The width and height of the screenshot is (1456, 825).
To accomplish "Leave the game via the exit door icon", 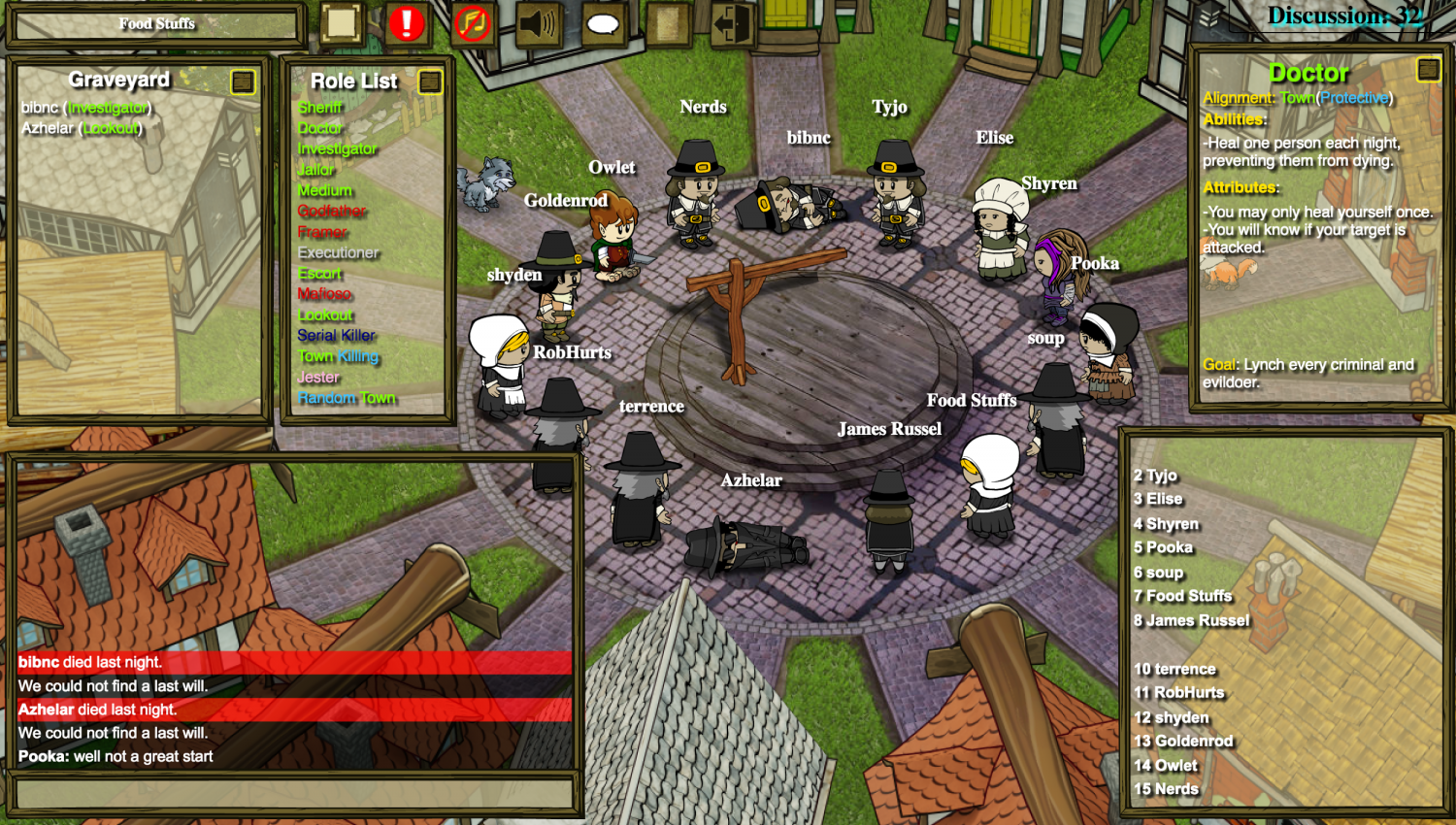I will pos(732,24).
